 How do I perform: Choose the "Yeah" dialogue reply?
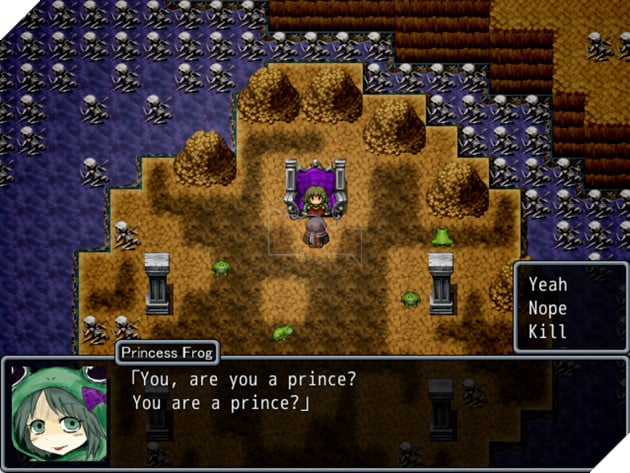tap(548, 285)
